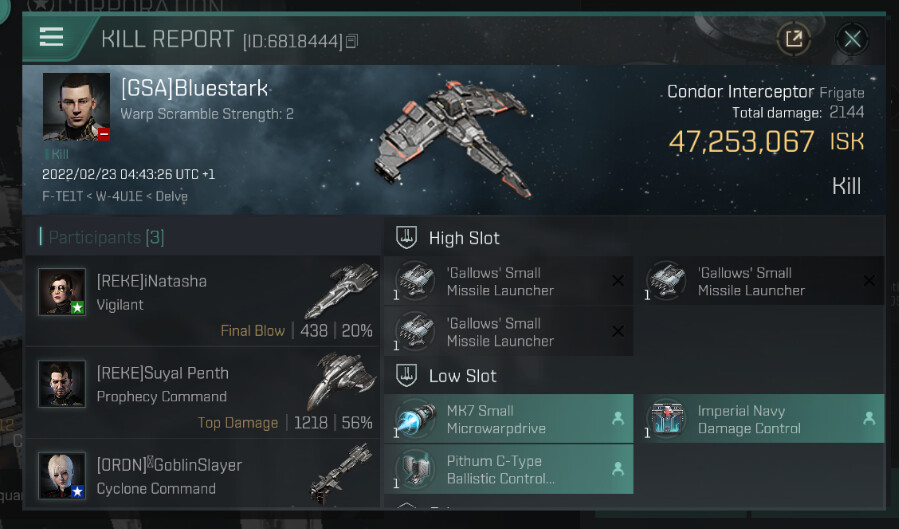Close the Kill Report window
This screenshot has width=899, height=529.
tap(852, 39)
